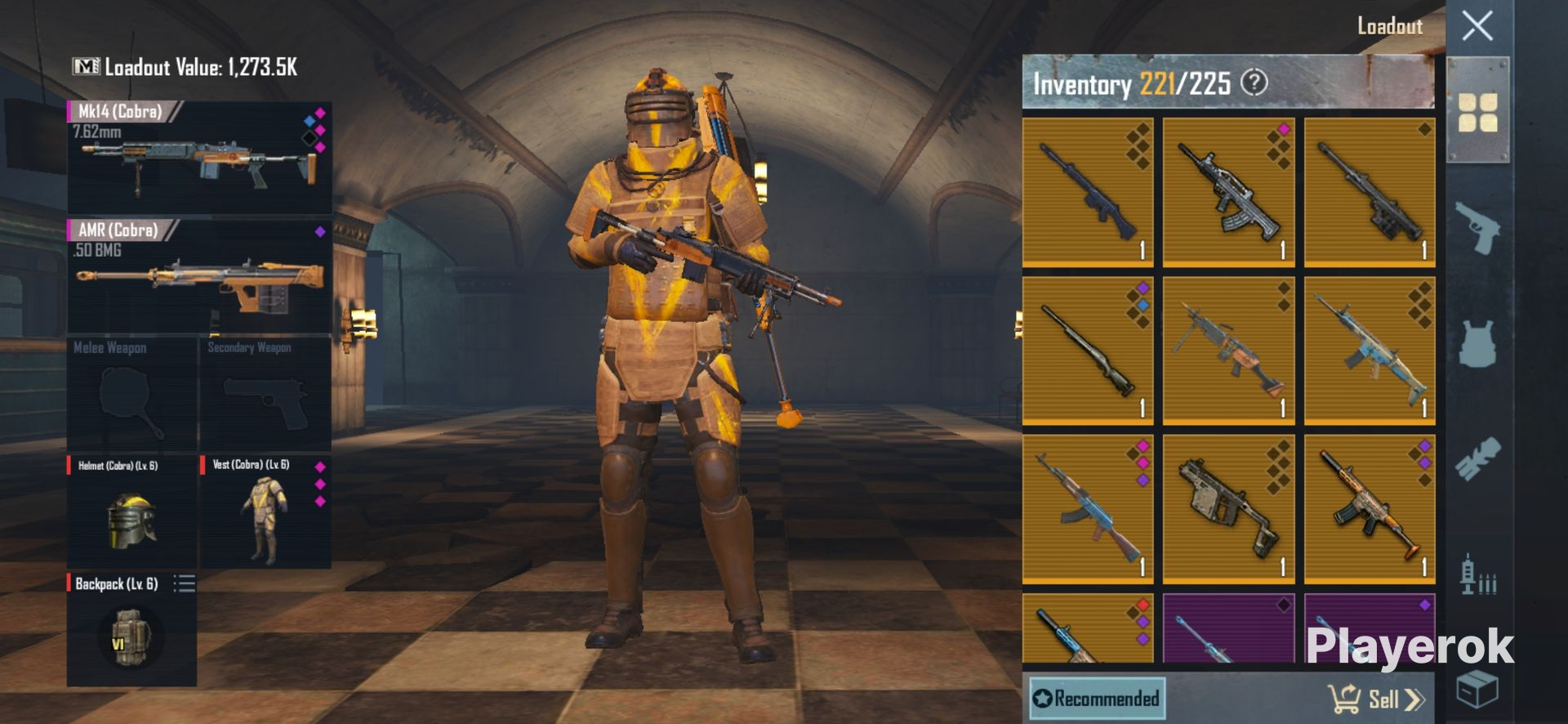Switch to the all-items grid tab
This screenshot has height=724, width=1568.
point(1477,112)
